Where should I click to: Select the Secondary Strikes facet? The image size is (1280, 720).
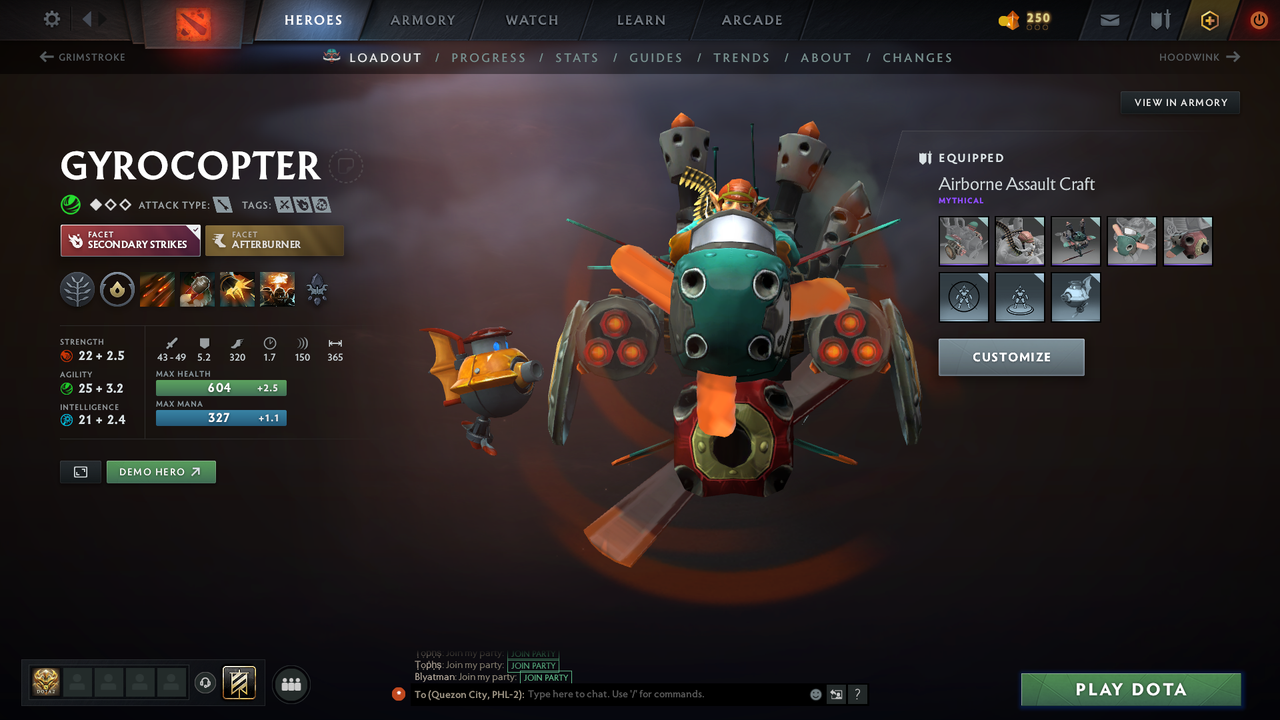point(130,240)
